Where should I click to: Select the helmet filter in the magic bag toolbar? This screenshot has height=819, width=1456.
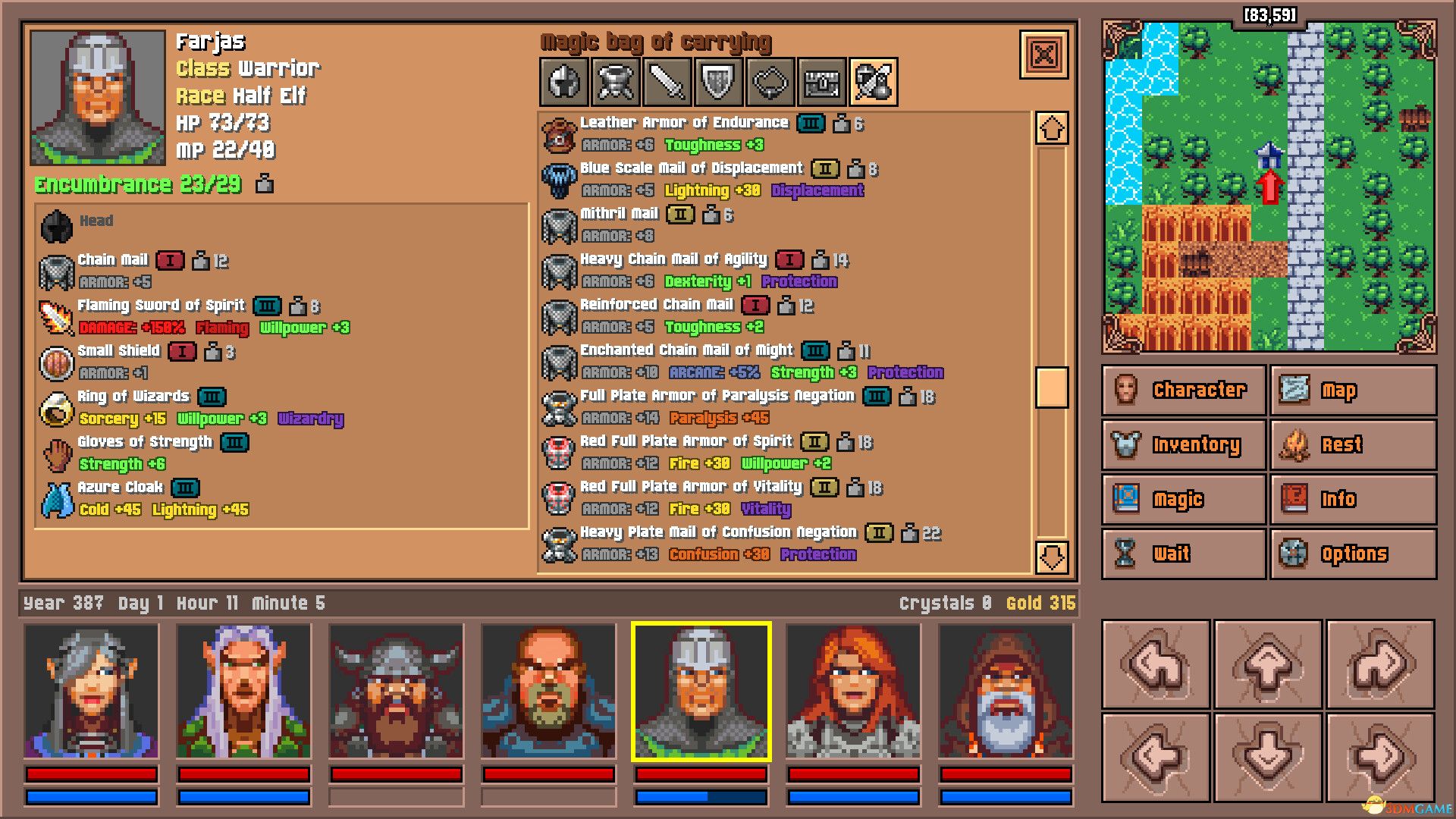point(563,82)
